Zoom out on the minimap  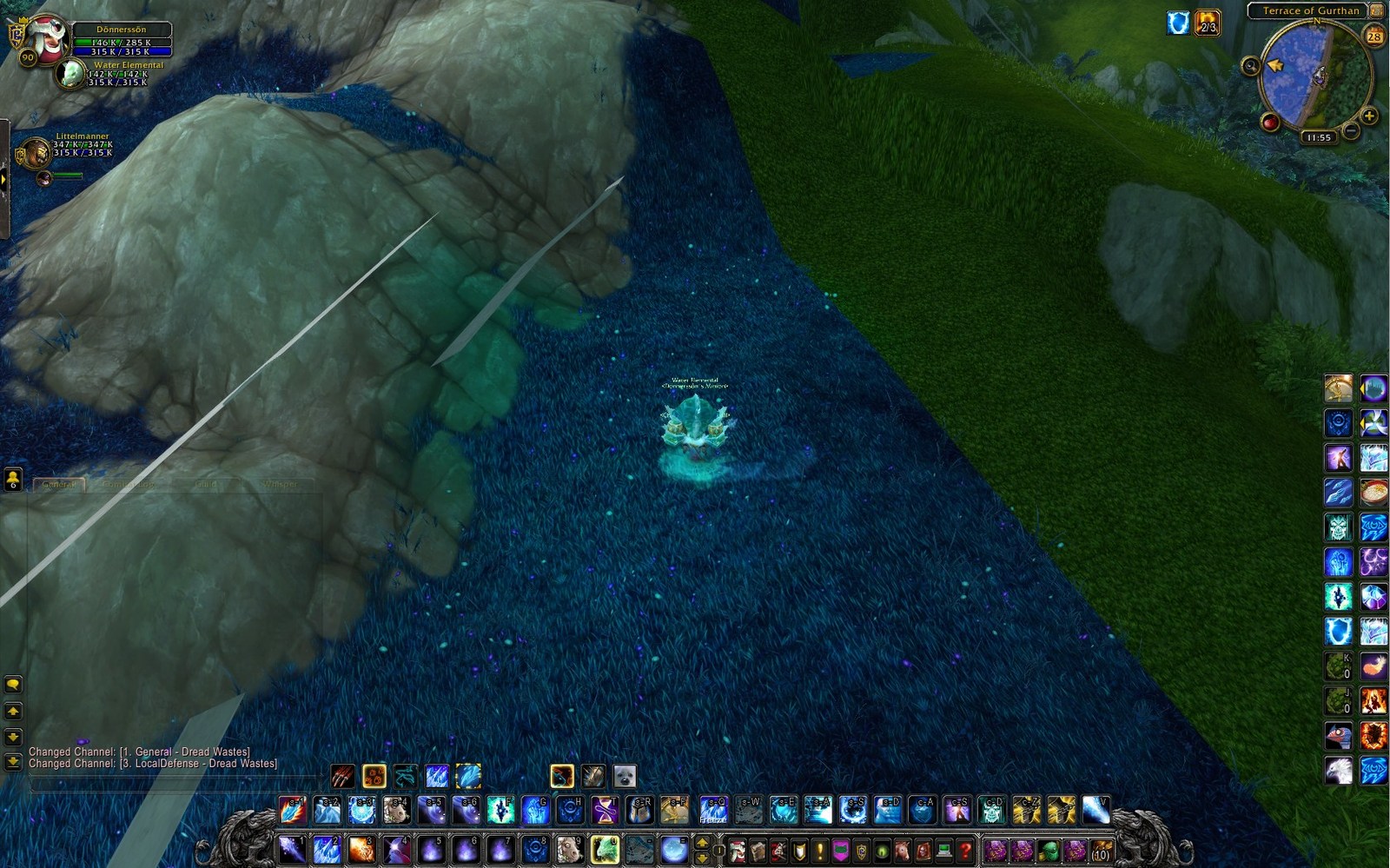tap(1350, 131)
